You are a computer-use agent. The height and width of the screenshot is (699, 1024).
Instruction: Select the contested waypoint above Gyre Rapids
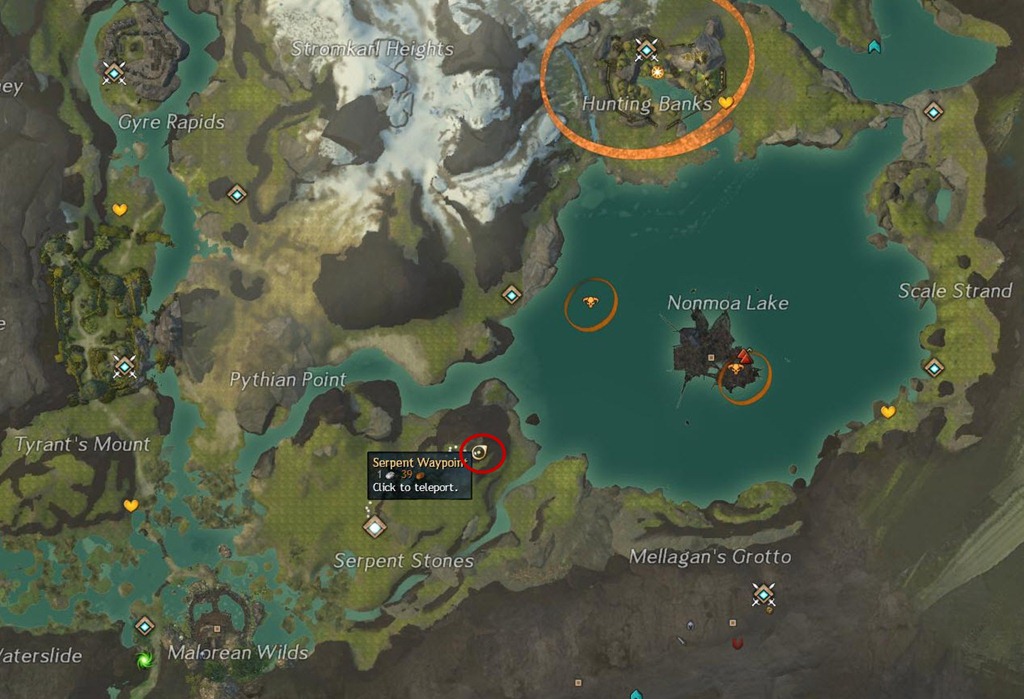[x=113, y=72]
